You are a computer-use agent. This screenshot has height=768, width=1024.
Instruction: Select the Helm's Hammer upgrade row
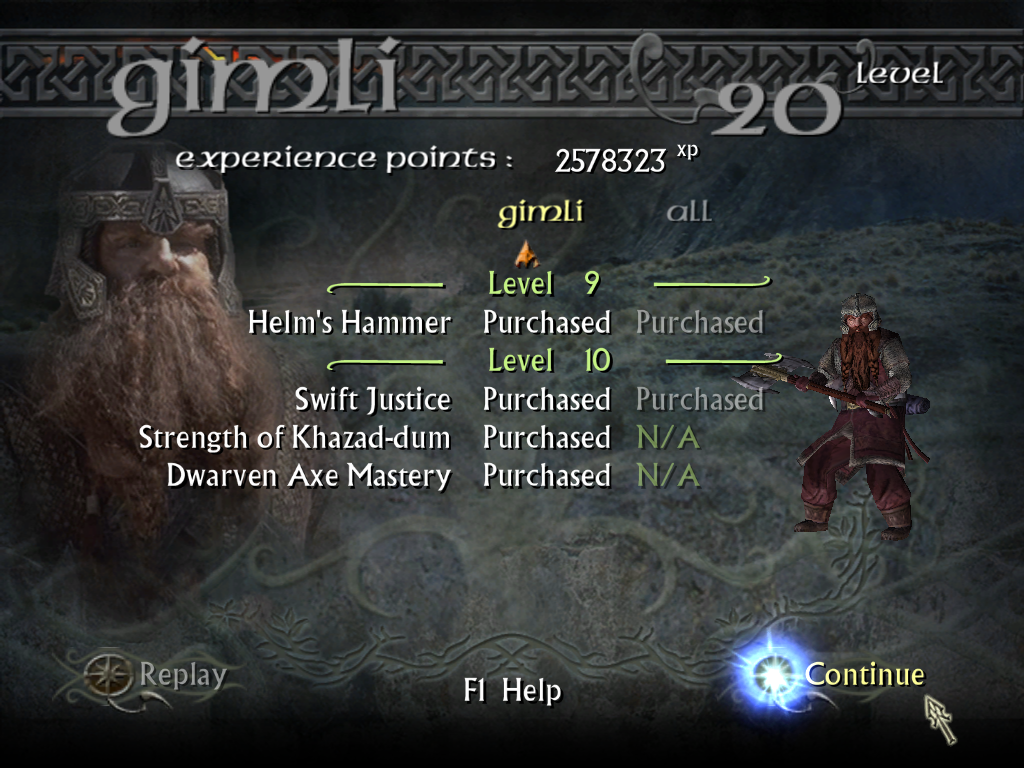[350, 323]
